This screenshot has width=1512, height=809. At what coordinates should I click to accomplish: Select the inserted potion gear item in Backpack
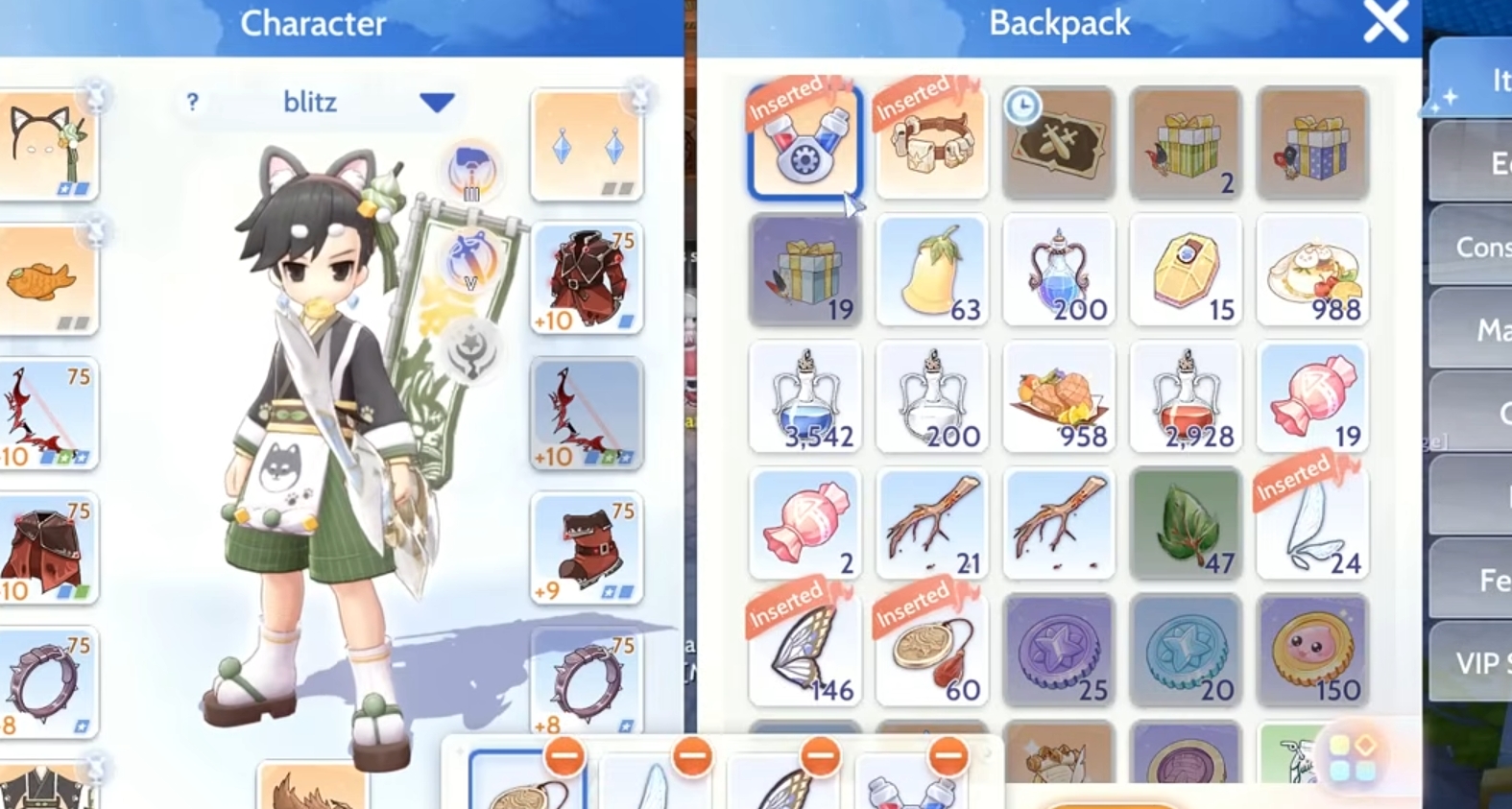point(805,142)
